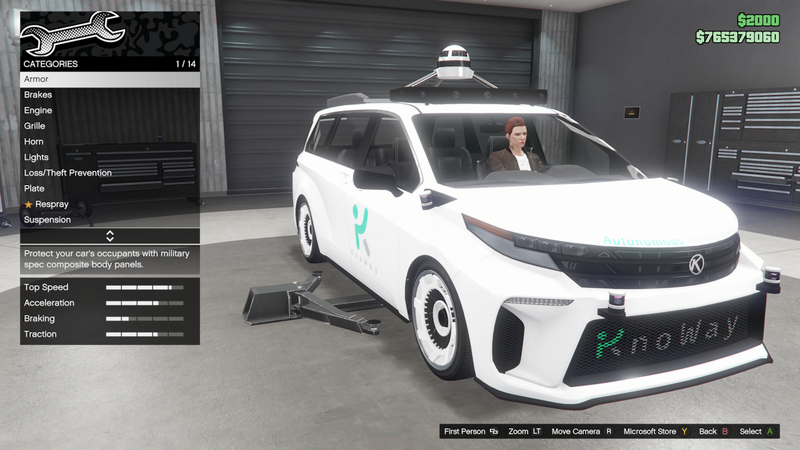Open the Plate category

pyautogui.click(x=110, y=188)
